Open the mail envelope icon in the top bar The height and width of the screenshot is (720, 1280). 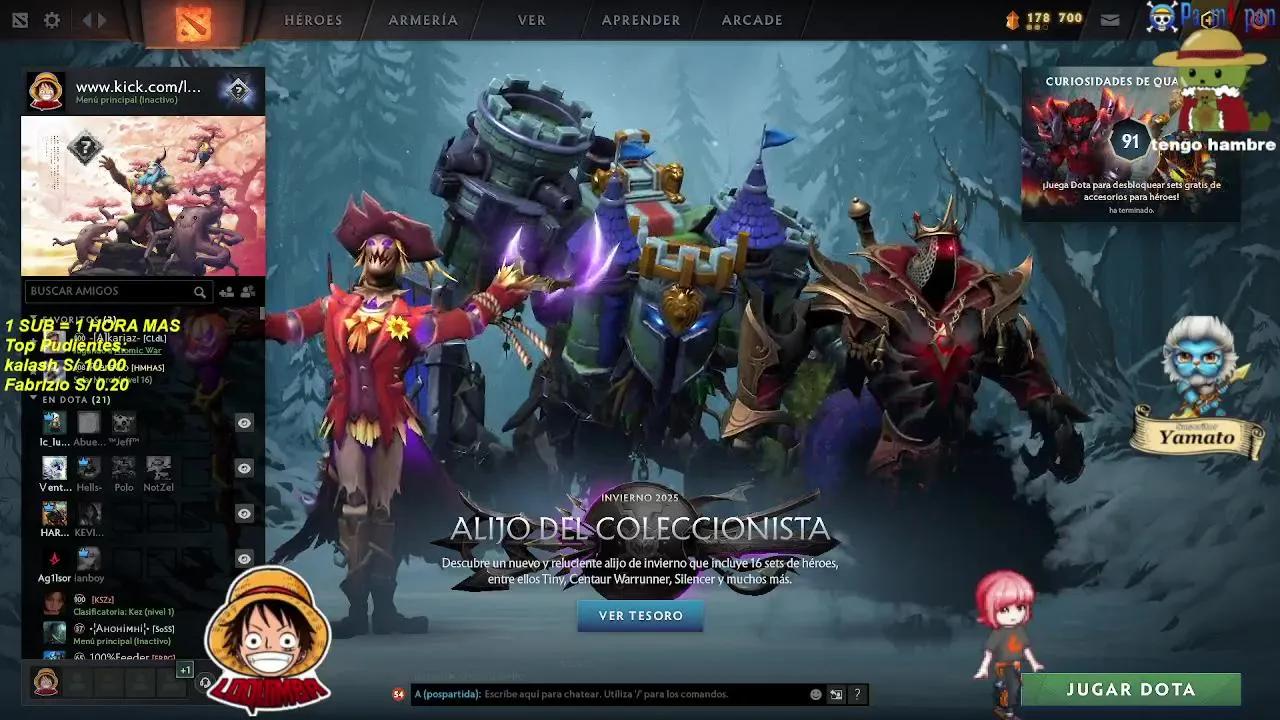click(1110, 18)
